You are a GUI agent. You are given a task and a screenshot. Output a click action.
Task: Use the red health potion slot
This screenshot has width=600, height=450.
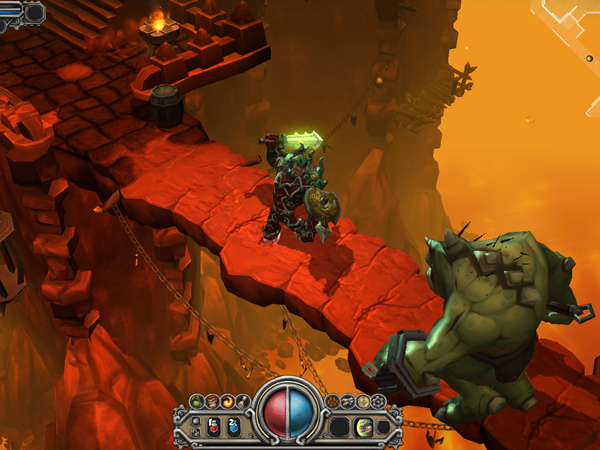point(213,427)
